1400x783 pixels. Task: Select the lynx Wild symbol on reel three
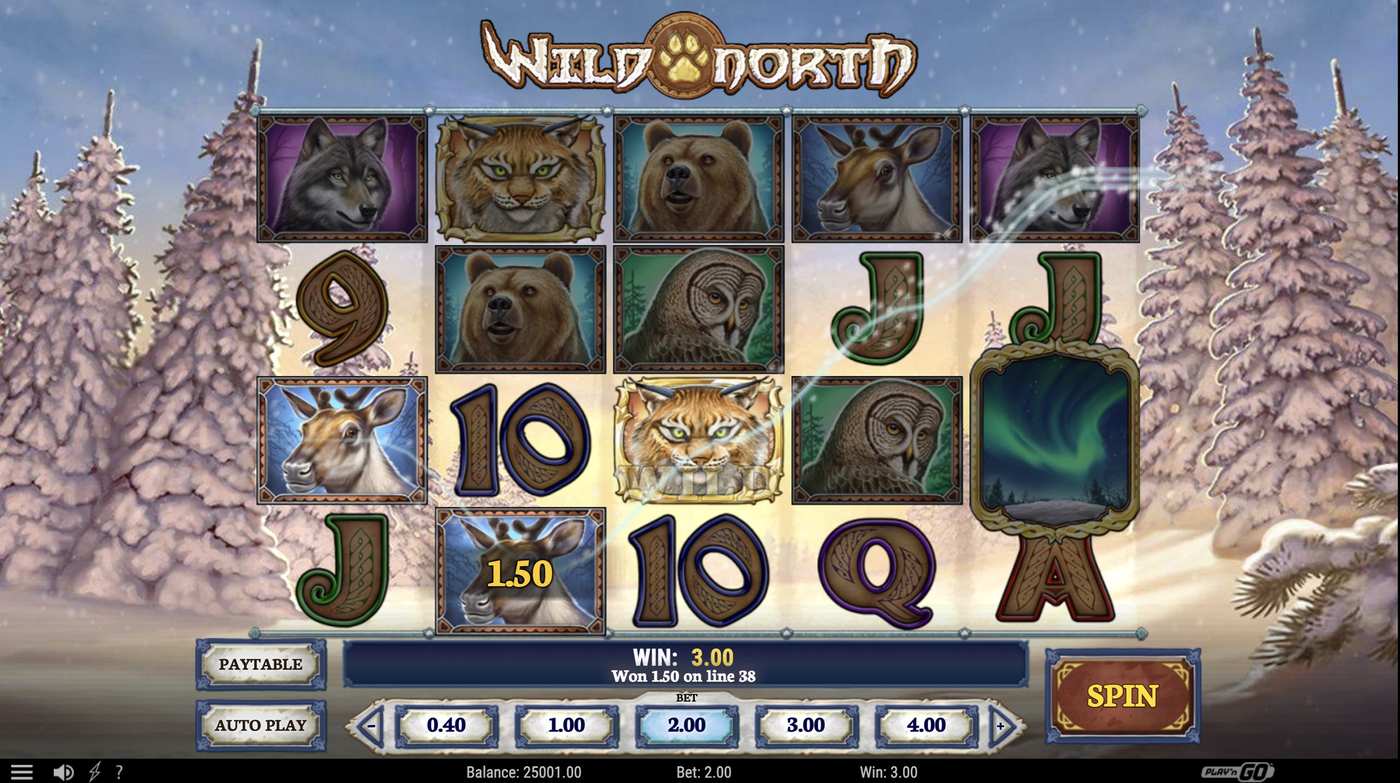(x=699, y=440)
